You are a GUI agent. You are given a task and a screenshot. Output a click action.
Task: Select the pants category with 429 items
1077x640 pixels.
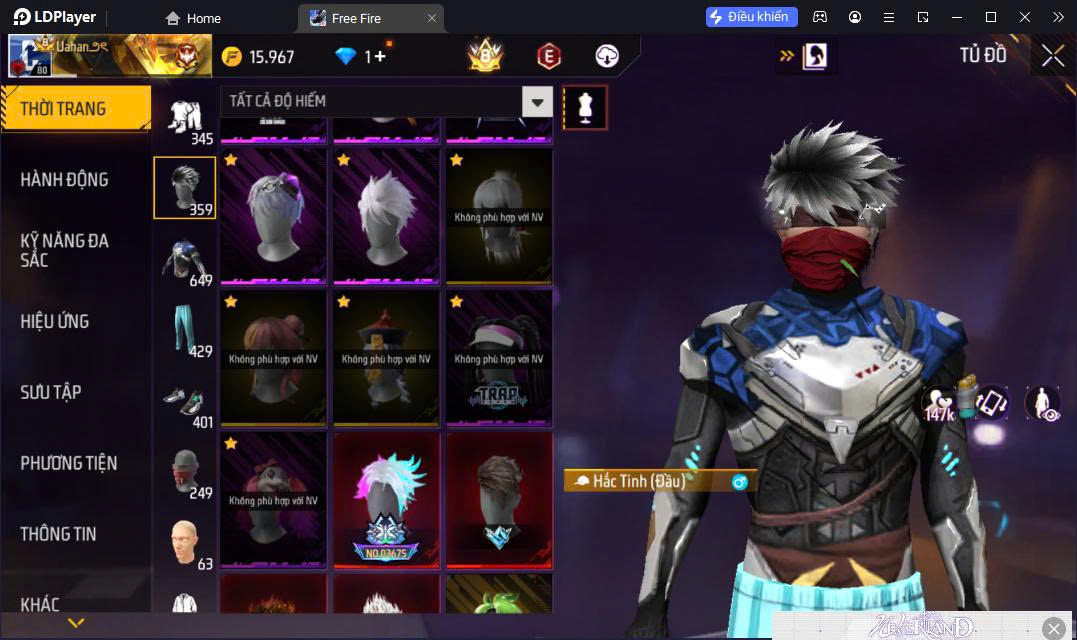click(184, 330)
